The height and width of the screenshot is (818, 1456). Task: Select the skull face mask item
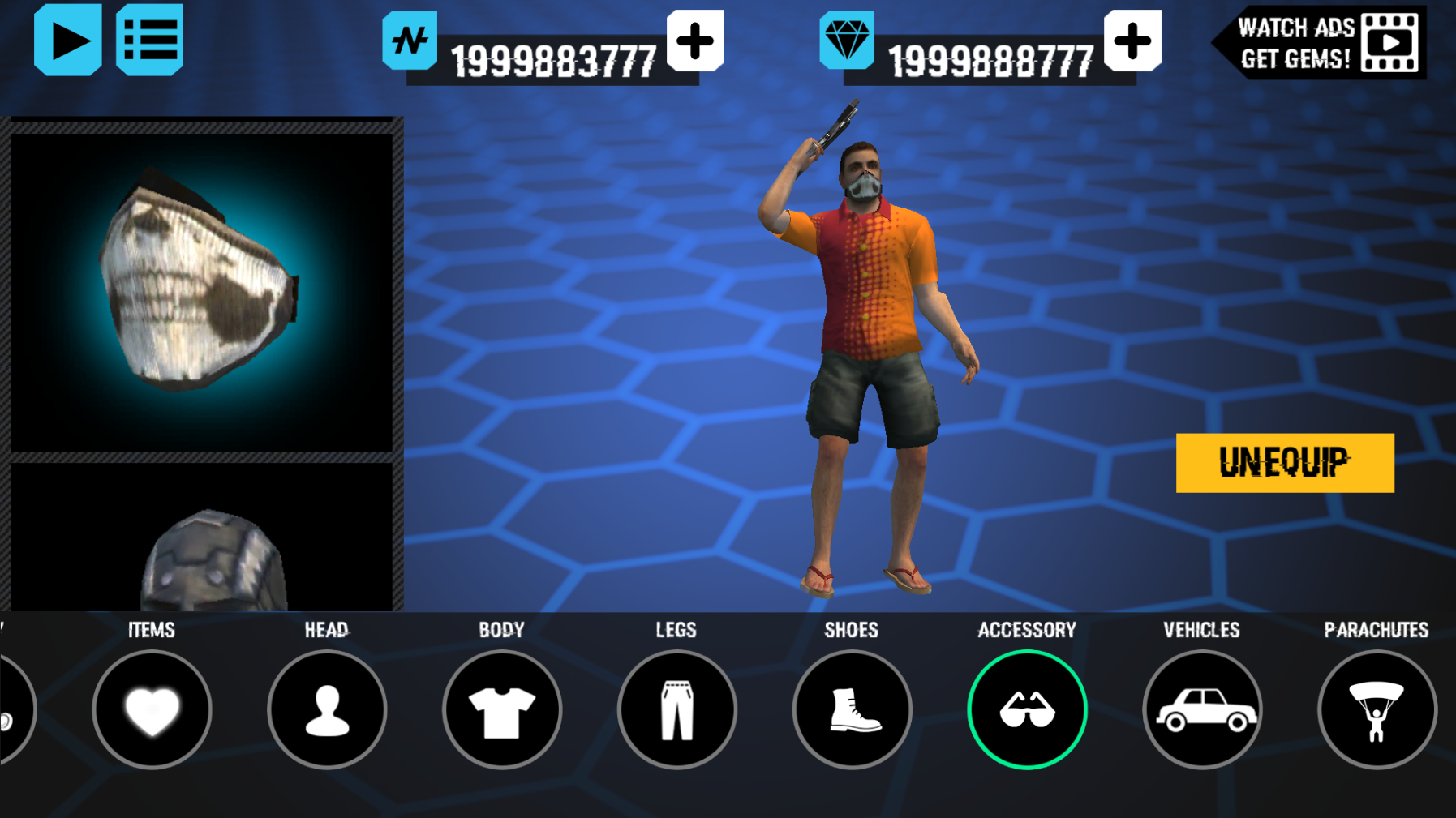201,292
